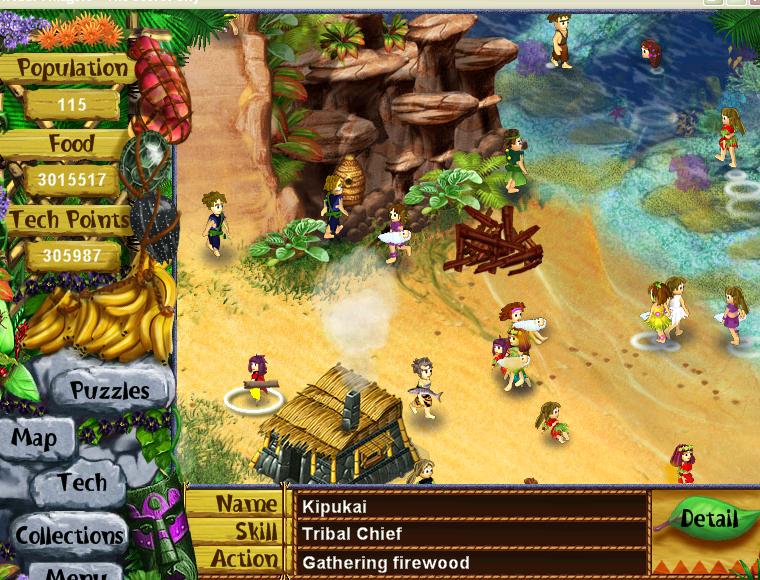Screen dimensions: 760x580
Task: Open the Map screen
Action: [x=35, y=439]
